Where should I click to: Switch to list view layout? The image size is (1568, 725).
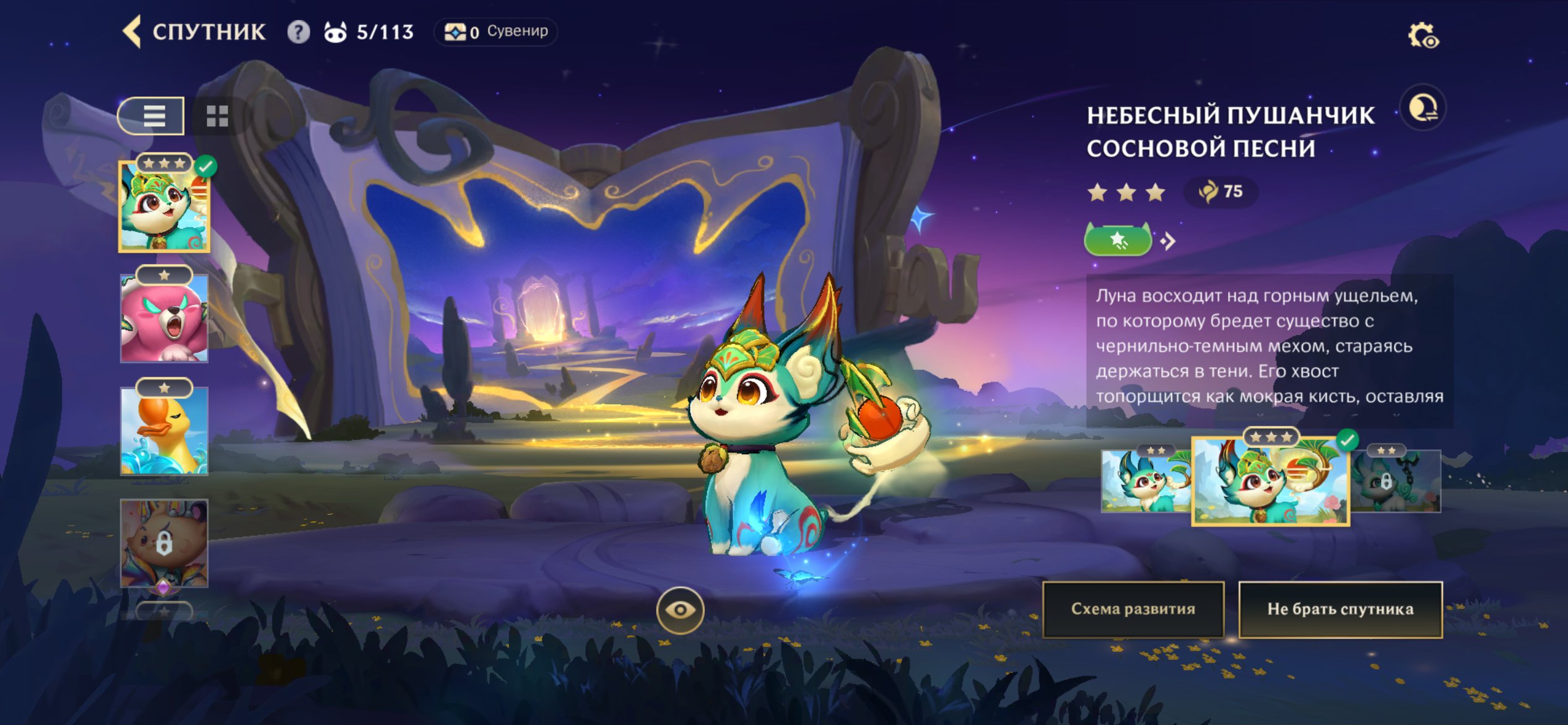[x=152, y=116]
